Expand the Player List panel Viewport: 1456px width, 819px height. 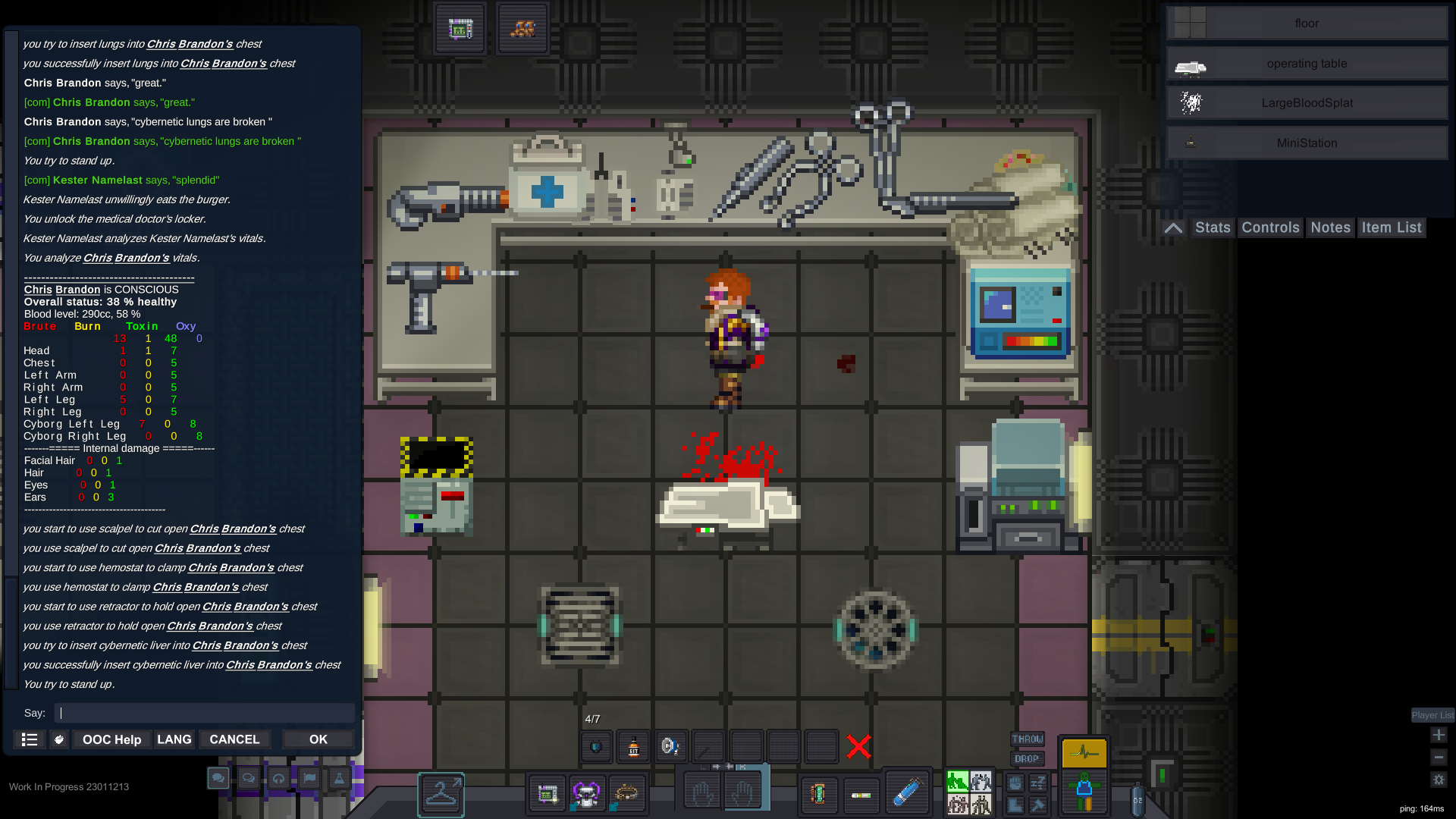[x=1432, y=715]
